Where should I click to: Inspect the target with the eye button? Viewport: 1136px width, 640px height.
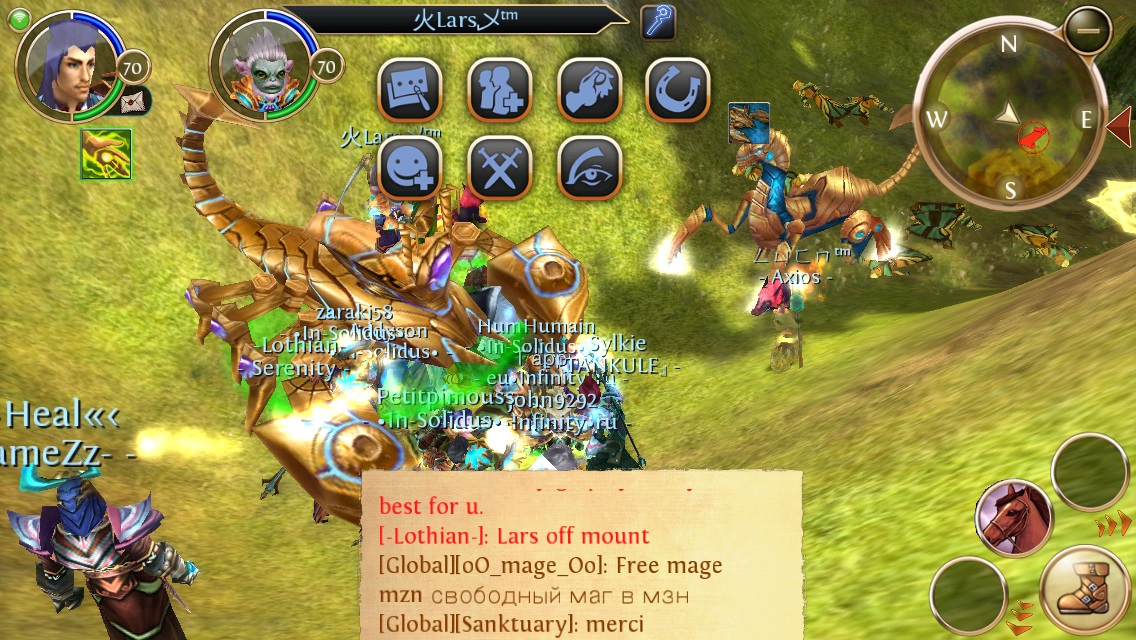pyautogui.click(x=589, y=168)
